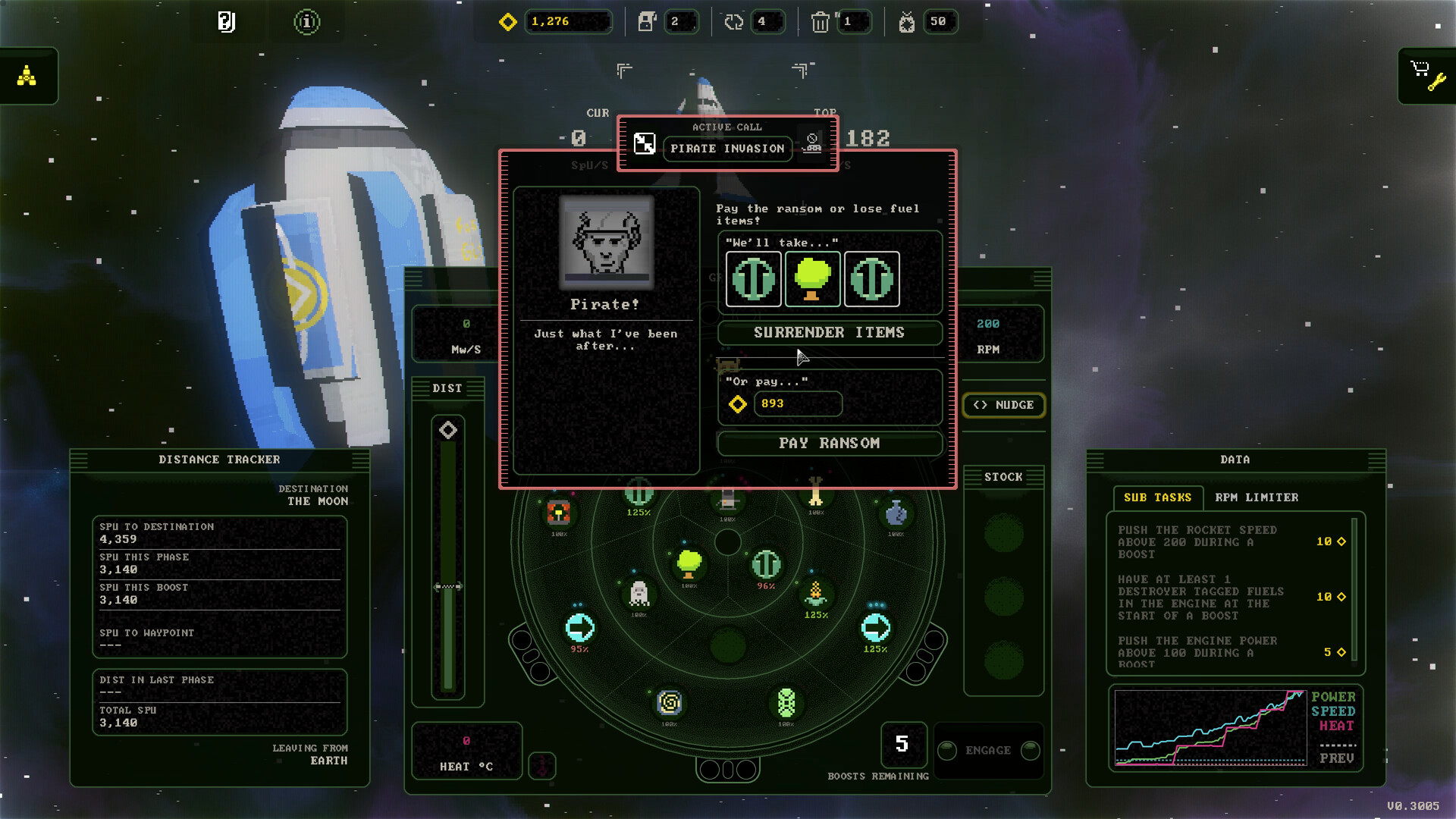This screenshot has height=819, width=1456.
Task: Select the green tree item in ransom list
Action: tap(812, 279)
